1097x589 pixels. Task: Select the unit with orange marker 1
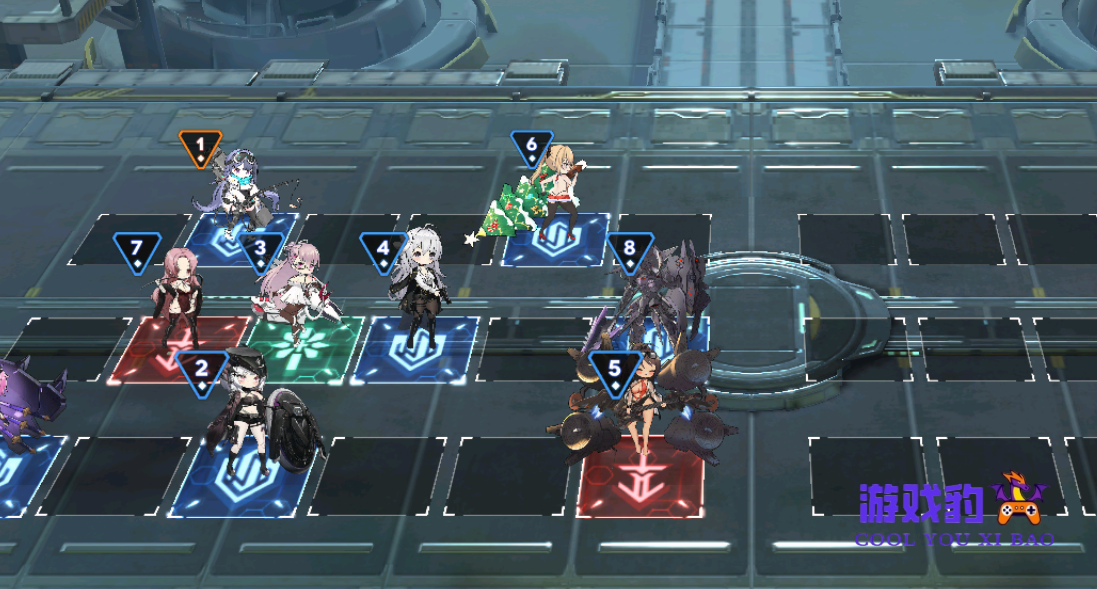[240, 193]
